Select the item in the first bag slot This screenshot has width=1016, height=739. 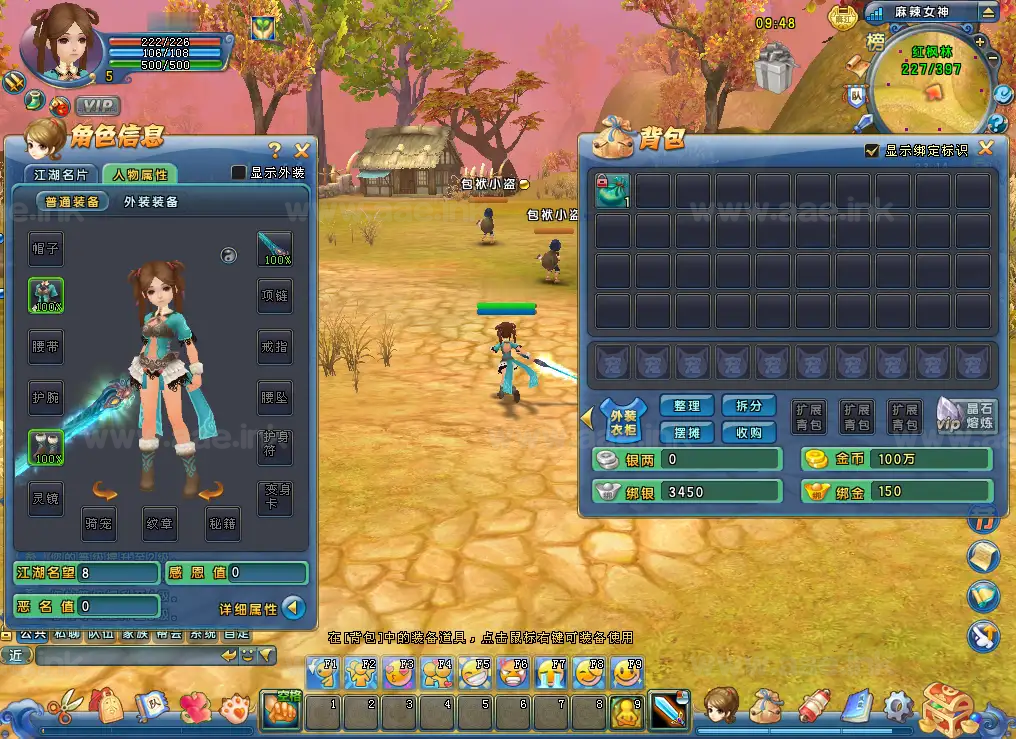coord(612,191)
